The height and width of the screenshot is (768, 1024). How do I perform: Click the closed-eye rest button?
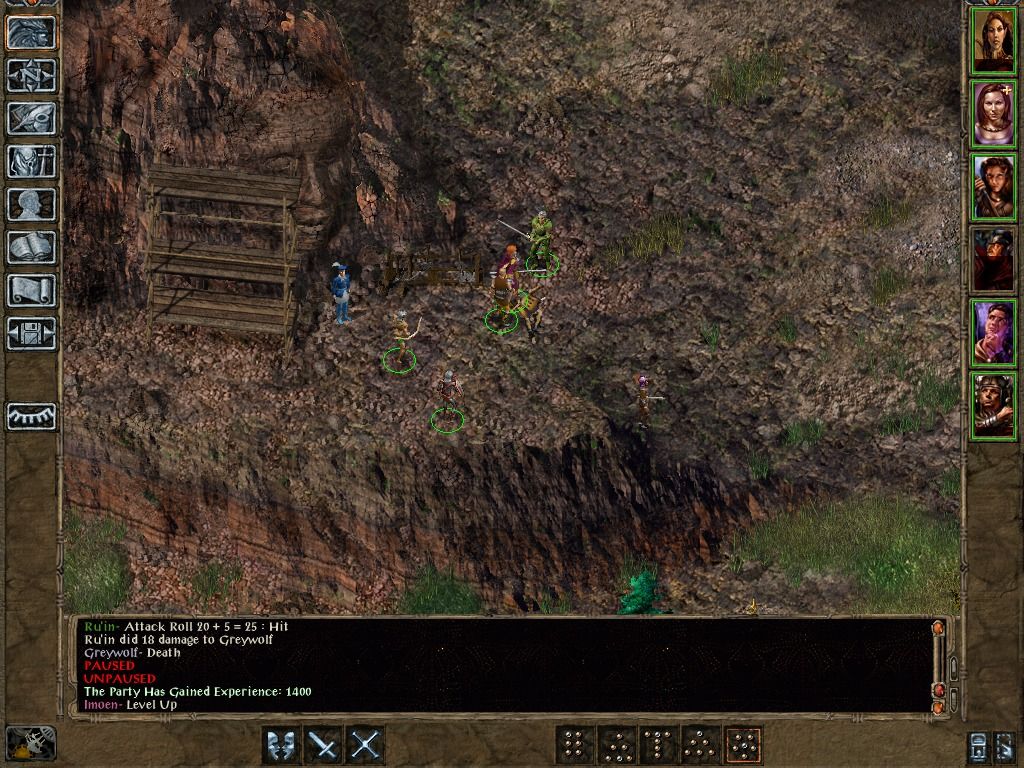(31, 416)
